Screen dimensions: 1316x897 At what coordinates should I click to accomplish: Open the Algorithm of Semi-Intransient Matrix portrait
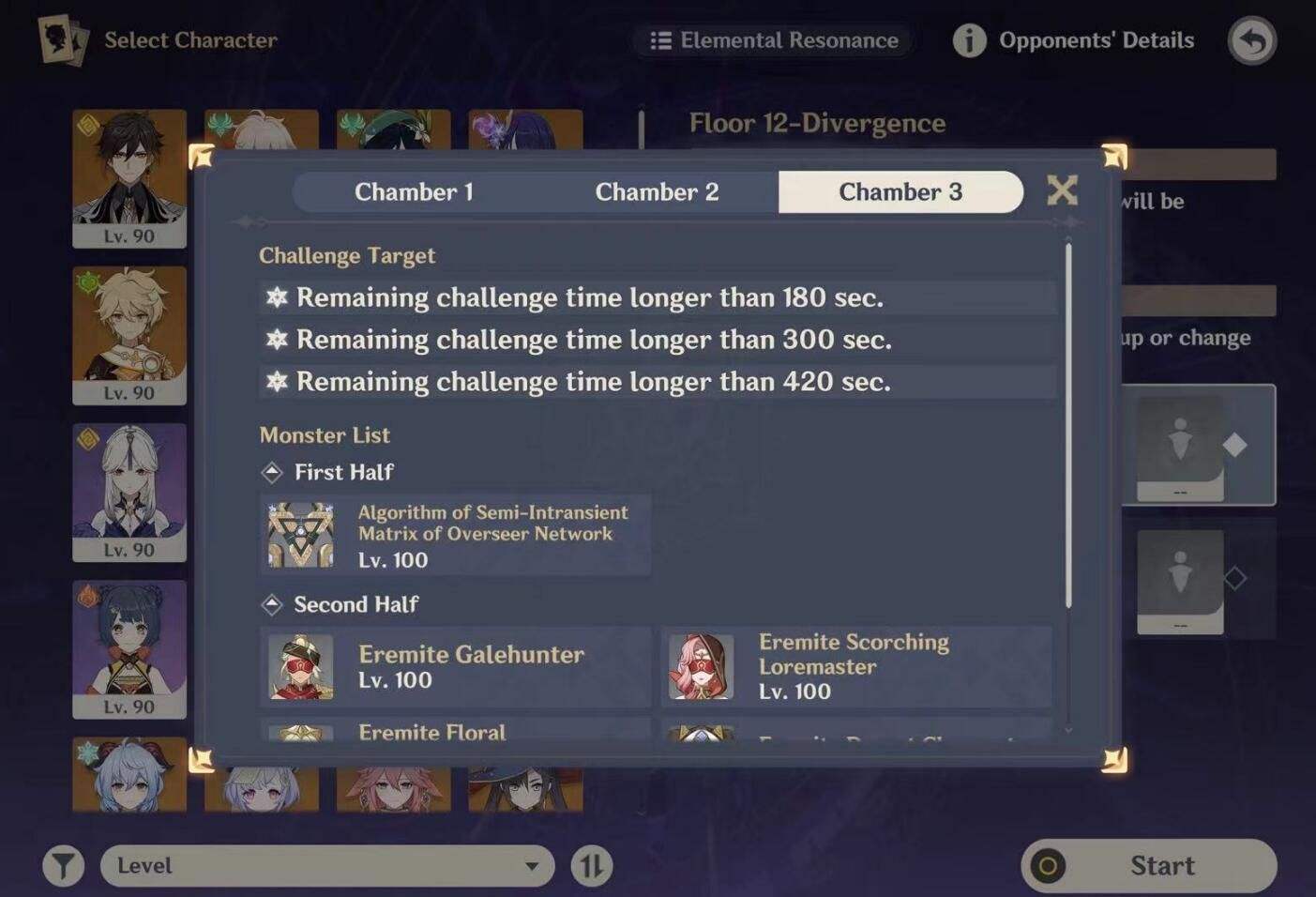300,534
